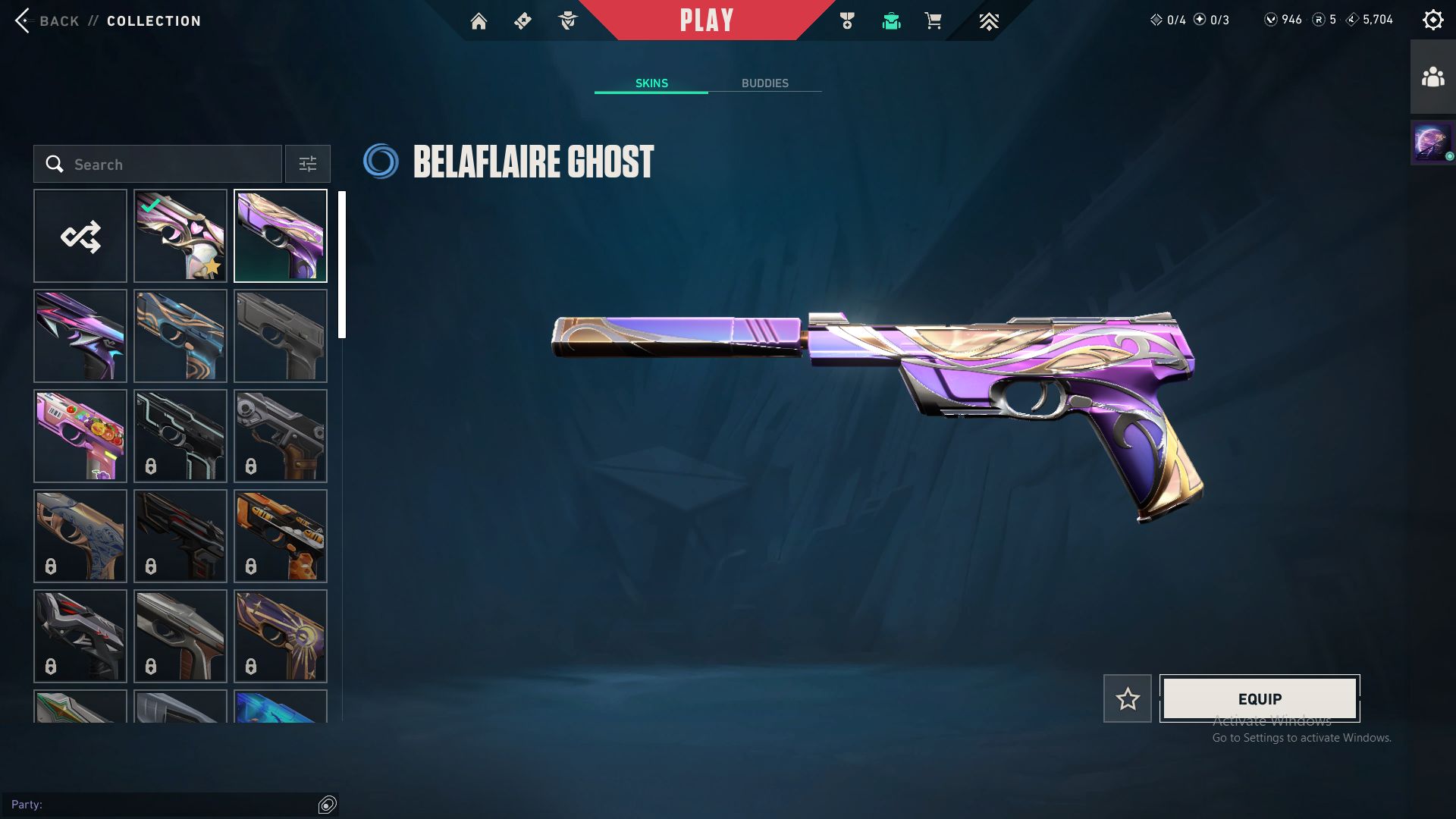Image resolution: width=1456 pixels, height=819 pixels.
Task: Select the Belaflaire Ghost thumbnail
Action: click(x=281, y=236)
